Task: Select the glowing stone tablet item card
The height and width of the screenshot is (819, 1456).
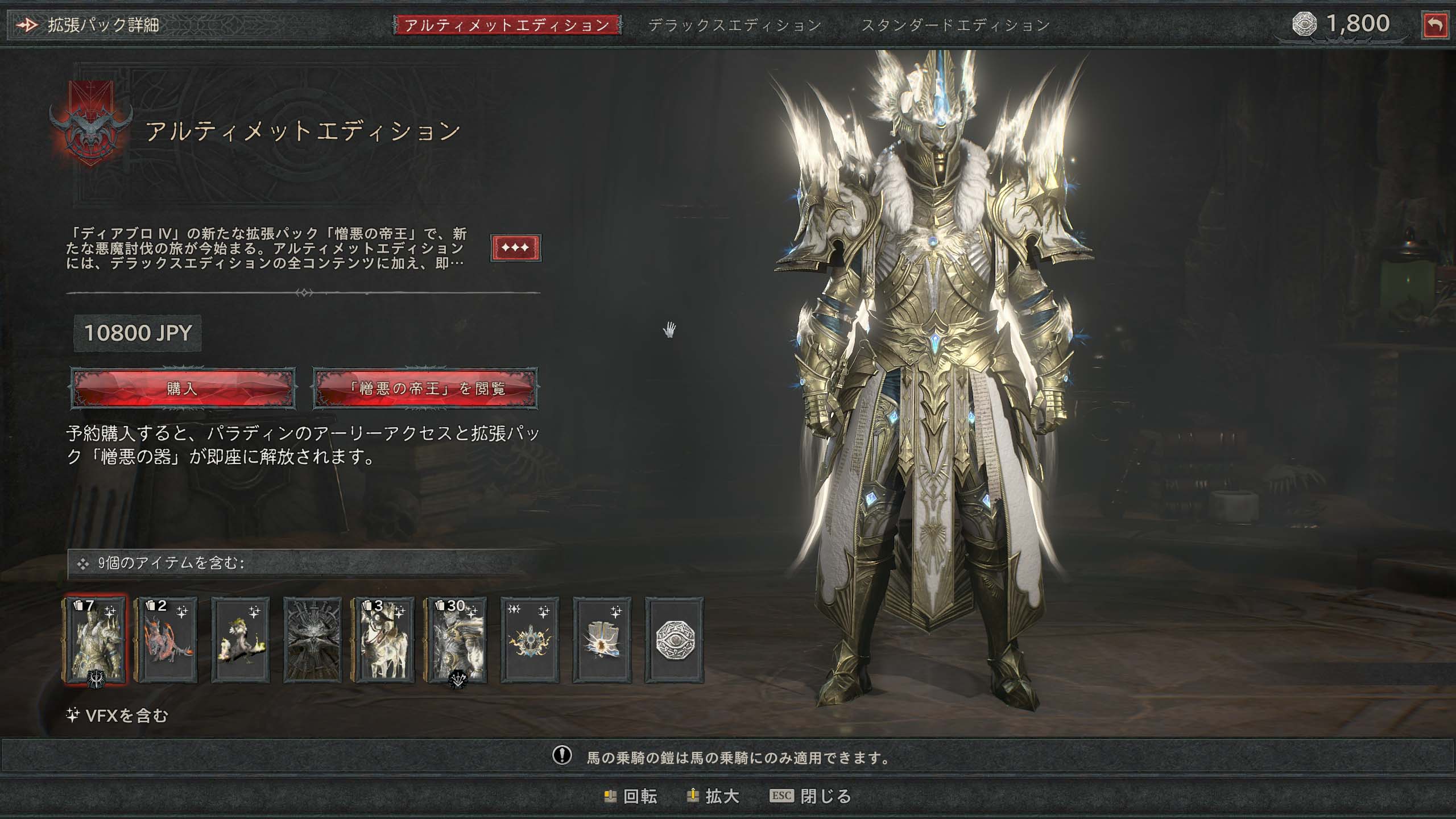Action: [x=602, y=640]
